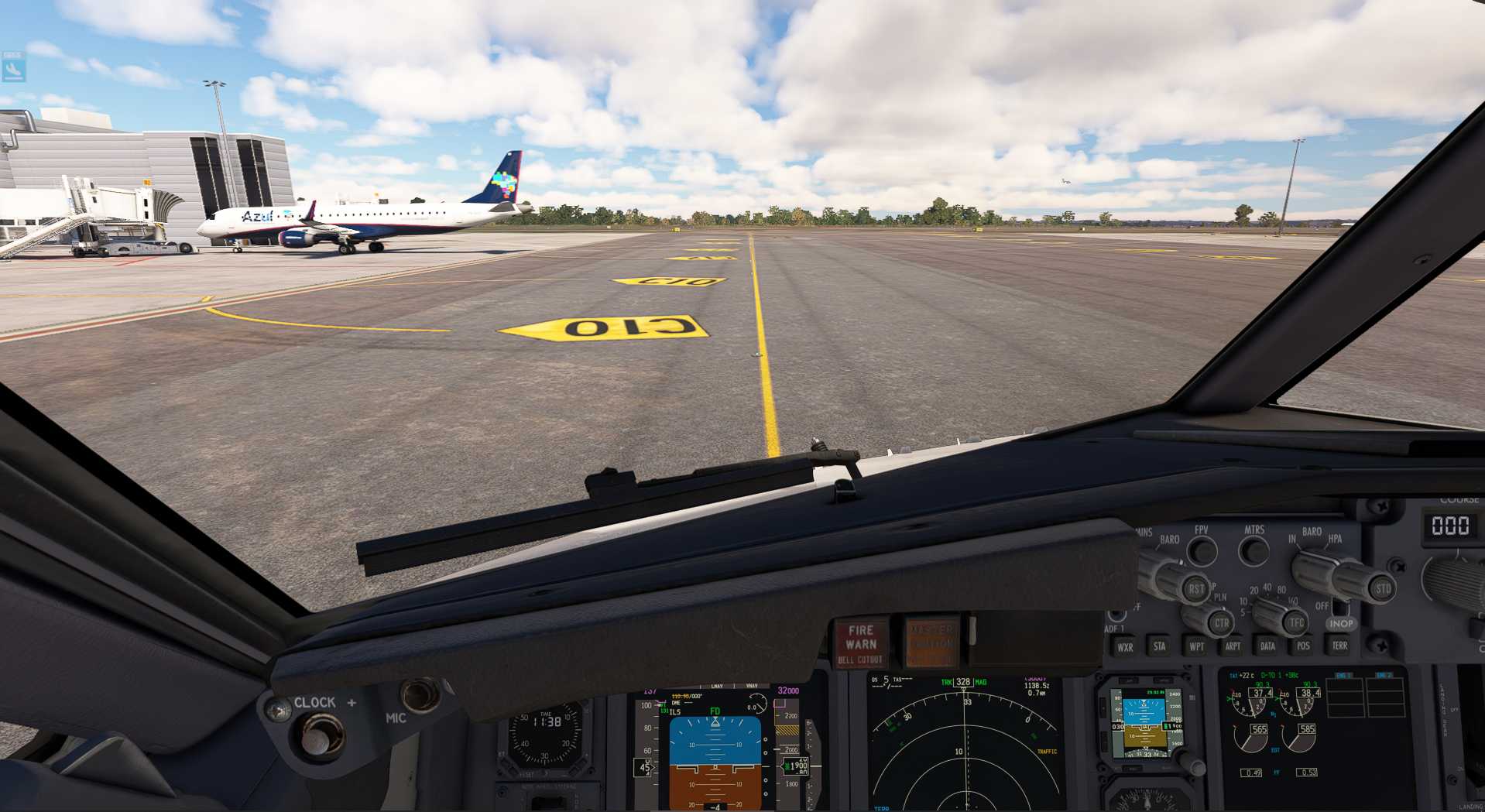Click the chronograph clock instrument
The width and height of the screenshot is (1485, 812).
pos(546,735)
